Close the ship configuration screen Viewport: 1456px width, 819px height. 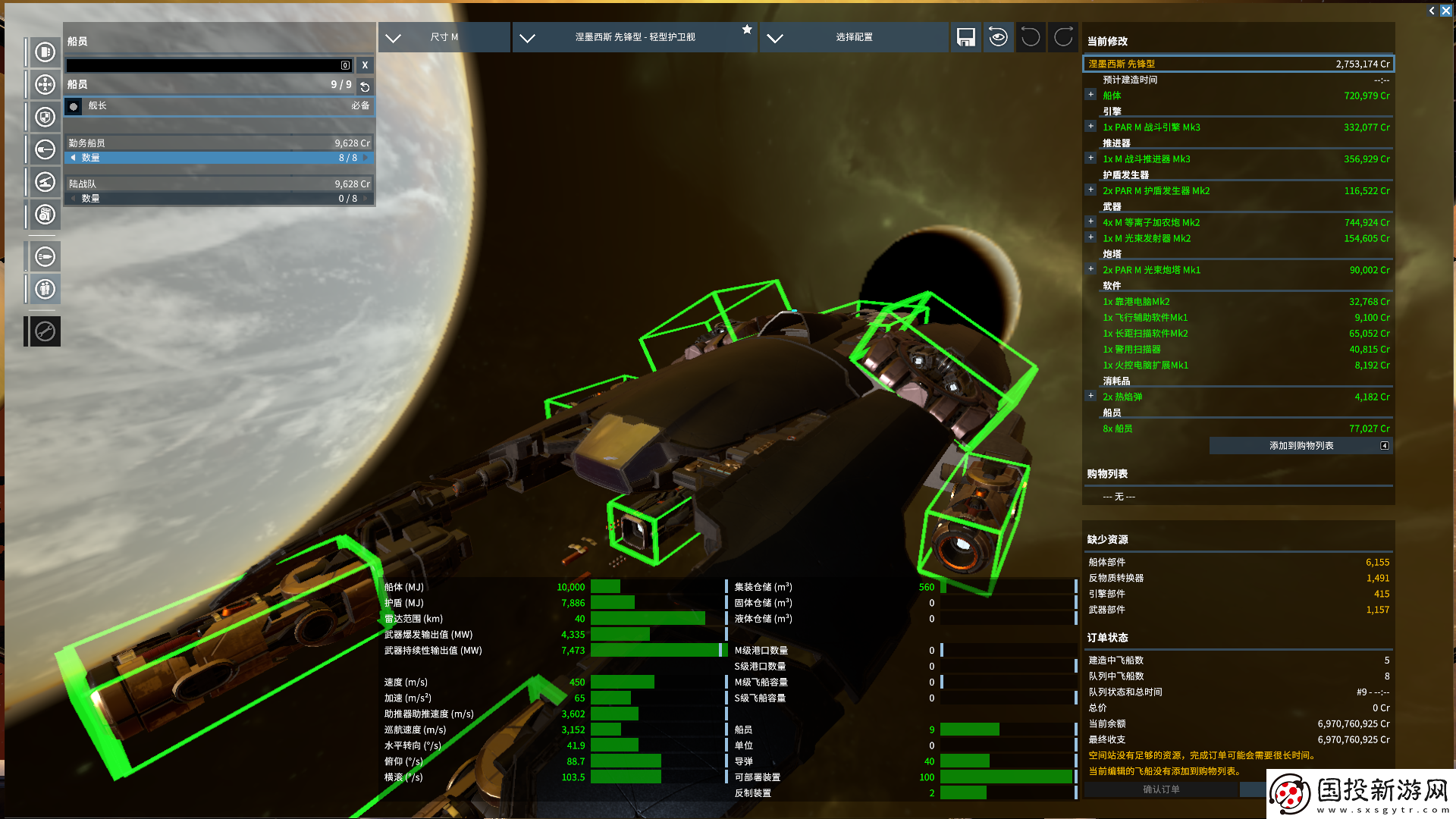pos(1446,11)
